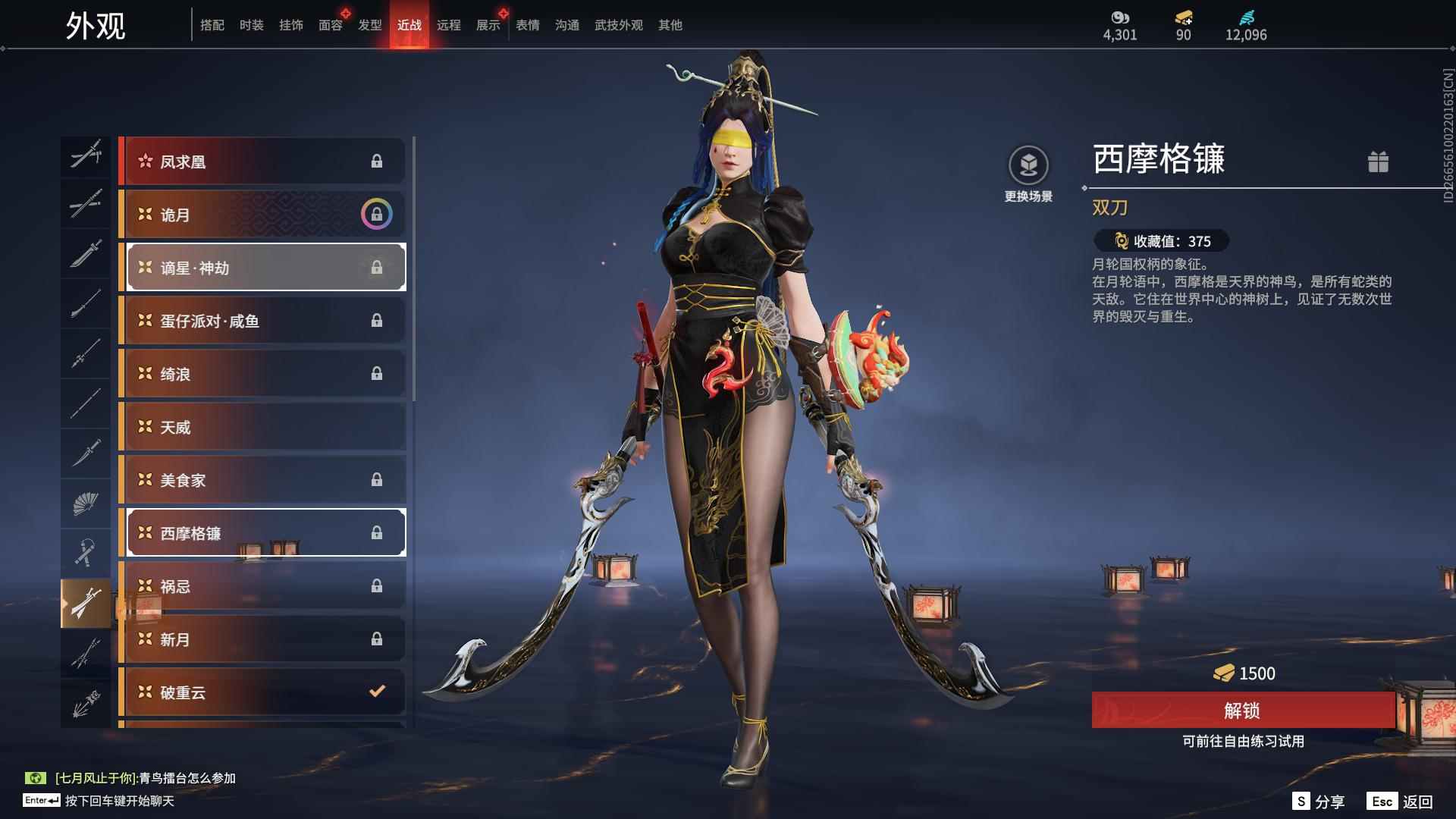Switch to the 远程 ranged weapons tab
This screenshot has height=819, width=1456.
tap(448, 25)
